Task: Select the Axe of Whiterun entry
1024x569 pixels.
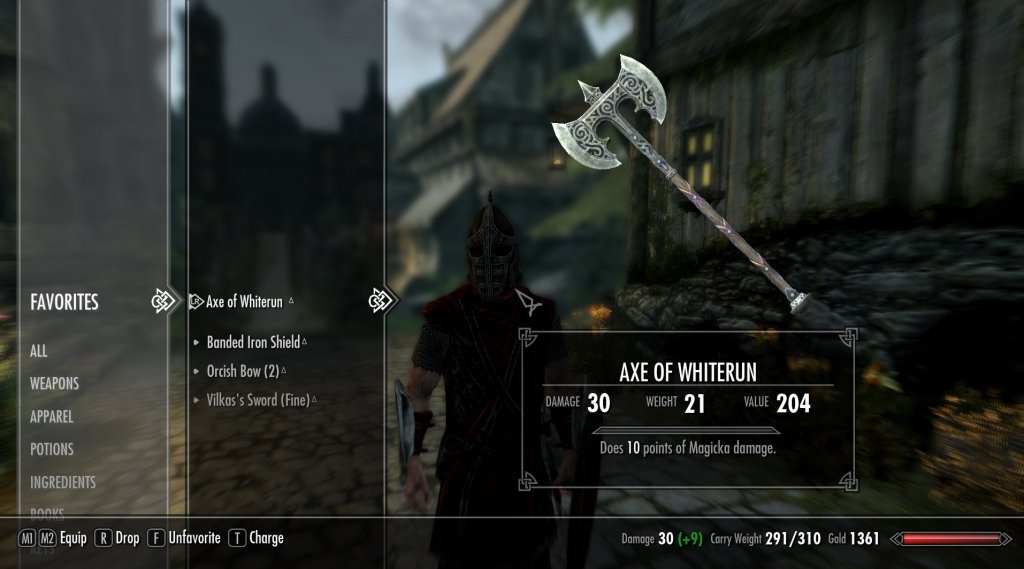Action: coord(246,301)
